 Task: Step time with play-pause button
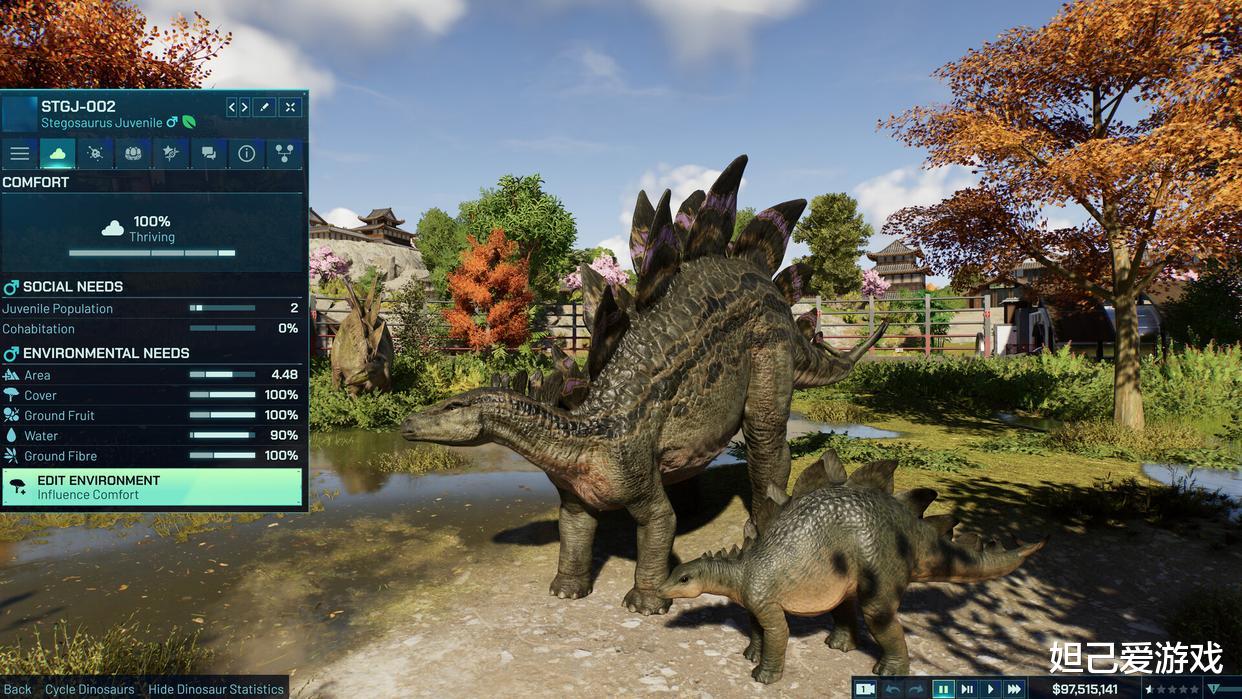pos(967,689)
